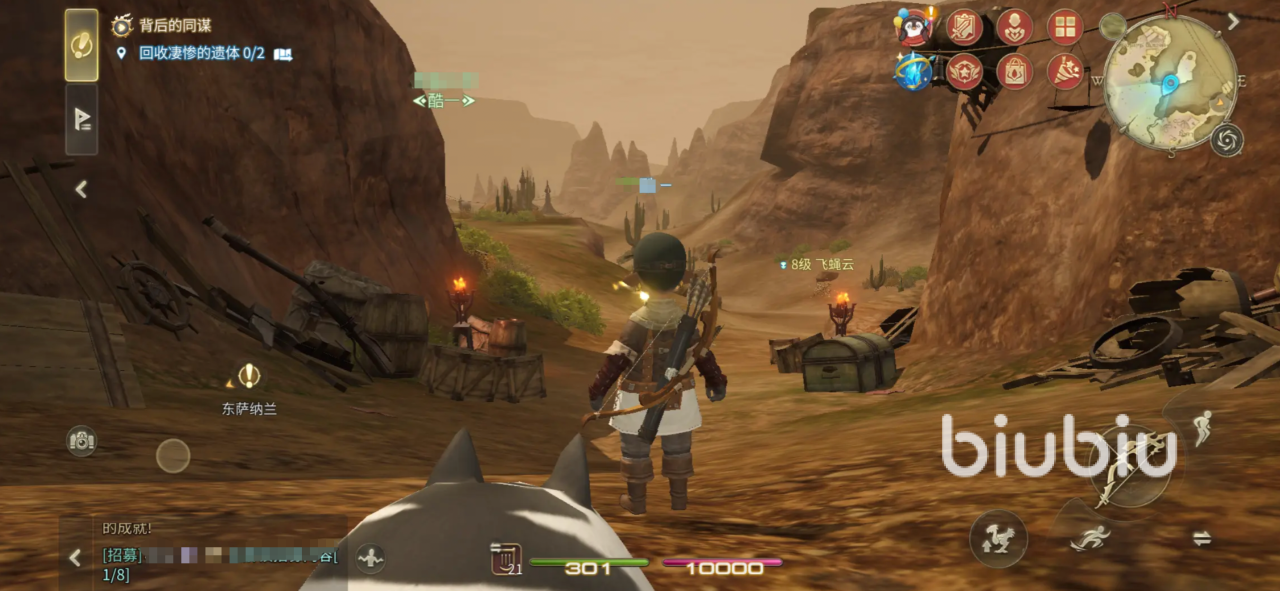The image size is (1280, 591).
Task: Click the swirl button below the minimap
Action: click(x=1227, y=139)
